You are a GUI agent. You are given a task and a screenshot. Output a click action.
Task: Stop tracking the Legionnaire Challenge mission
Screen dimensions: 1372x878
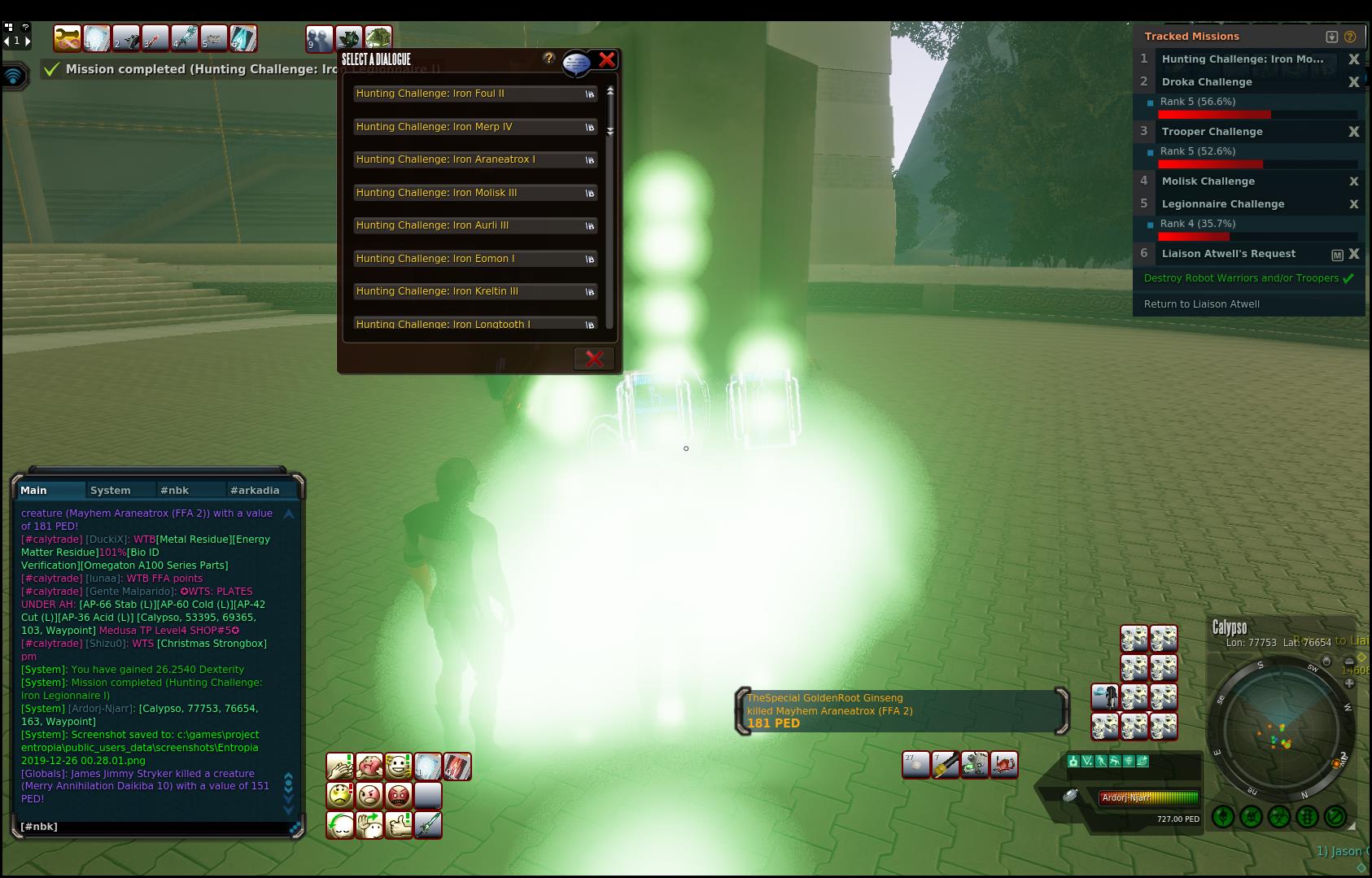[x=1354, y=204]
